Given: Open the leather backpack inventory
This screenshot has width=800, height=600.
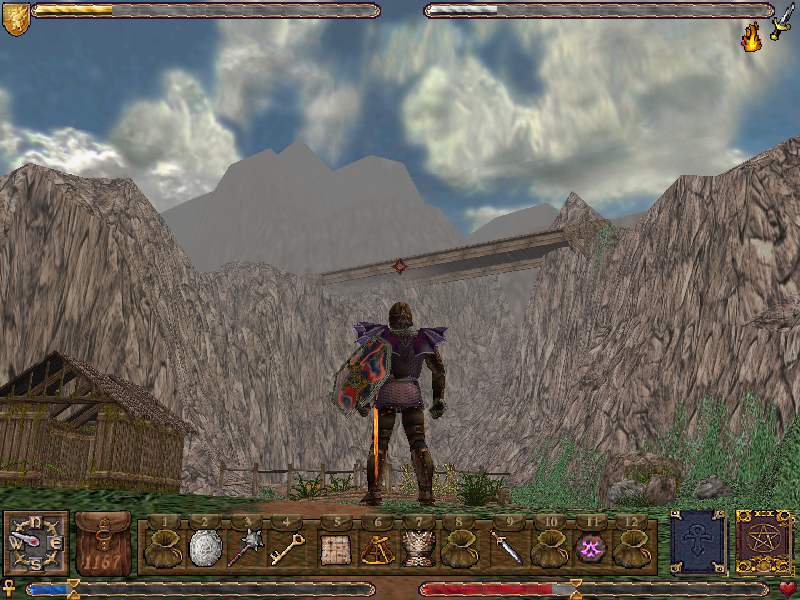Looking at the screenshot, I should pyautogui.click(x=103, y=544).
